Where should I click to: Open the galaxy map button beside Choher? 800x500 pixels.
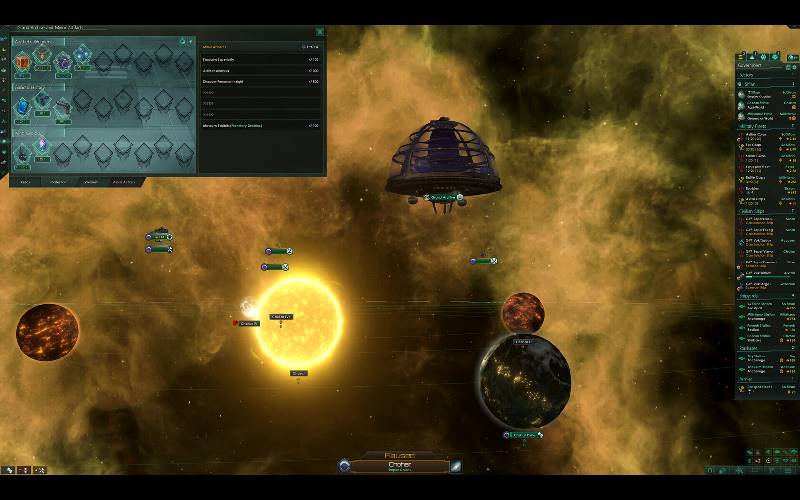click(455, 466)
